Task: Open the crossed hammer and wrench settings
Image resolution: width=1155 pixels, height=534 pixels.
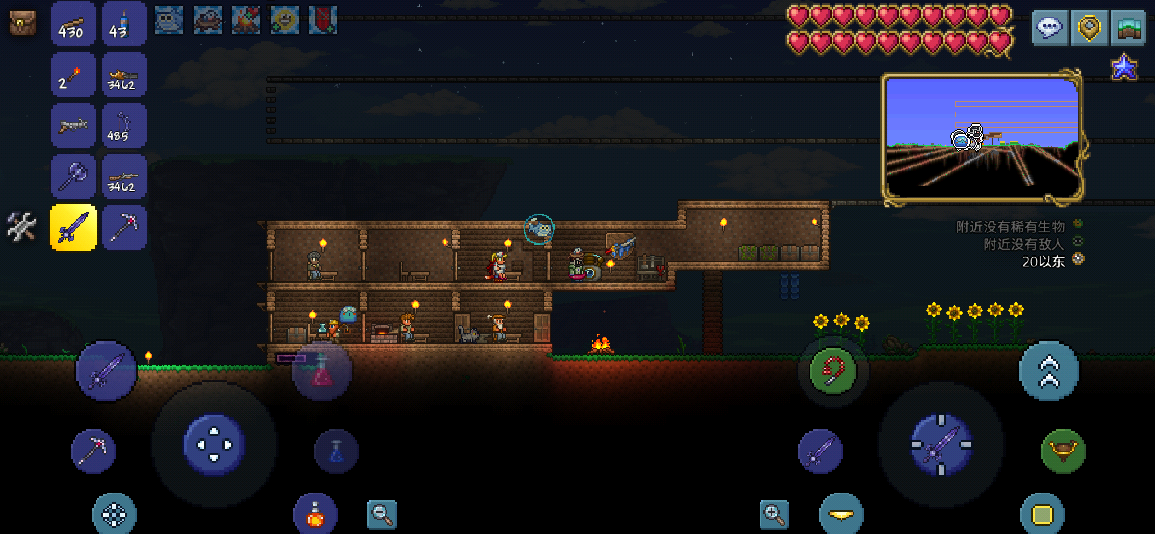Action: 21,227
